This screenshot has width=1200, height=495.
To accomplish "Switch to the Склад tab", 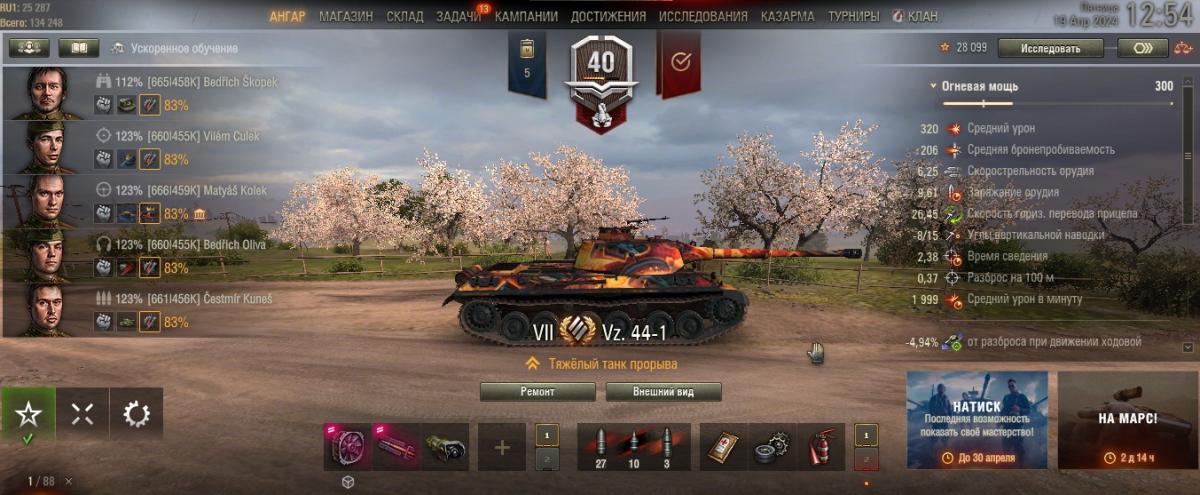I will (x=403, y=17).
